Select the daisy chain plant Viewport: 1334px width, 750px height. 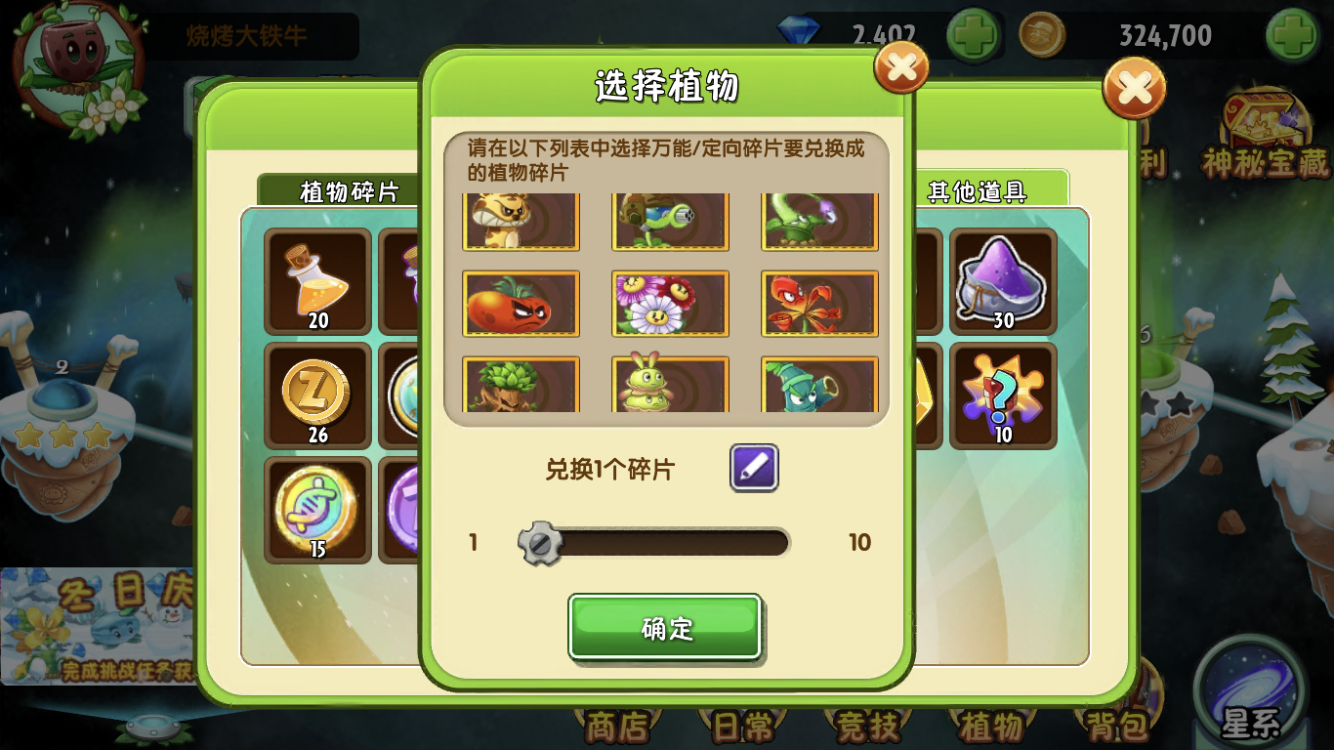coord(669,305)
